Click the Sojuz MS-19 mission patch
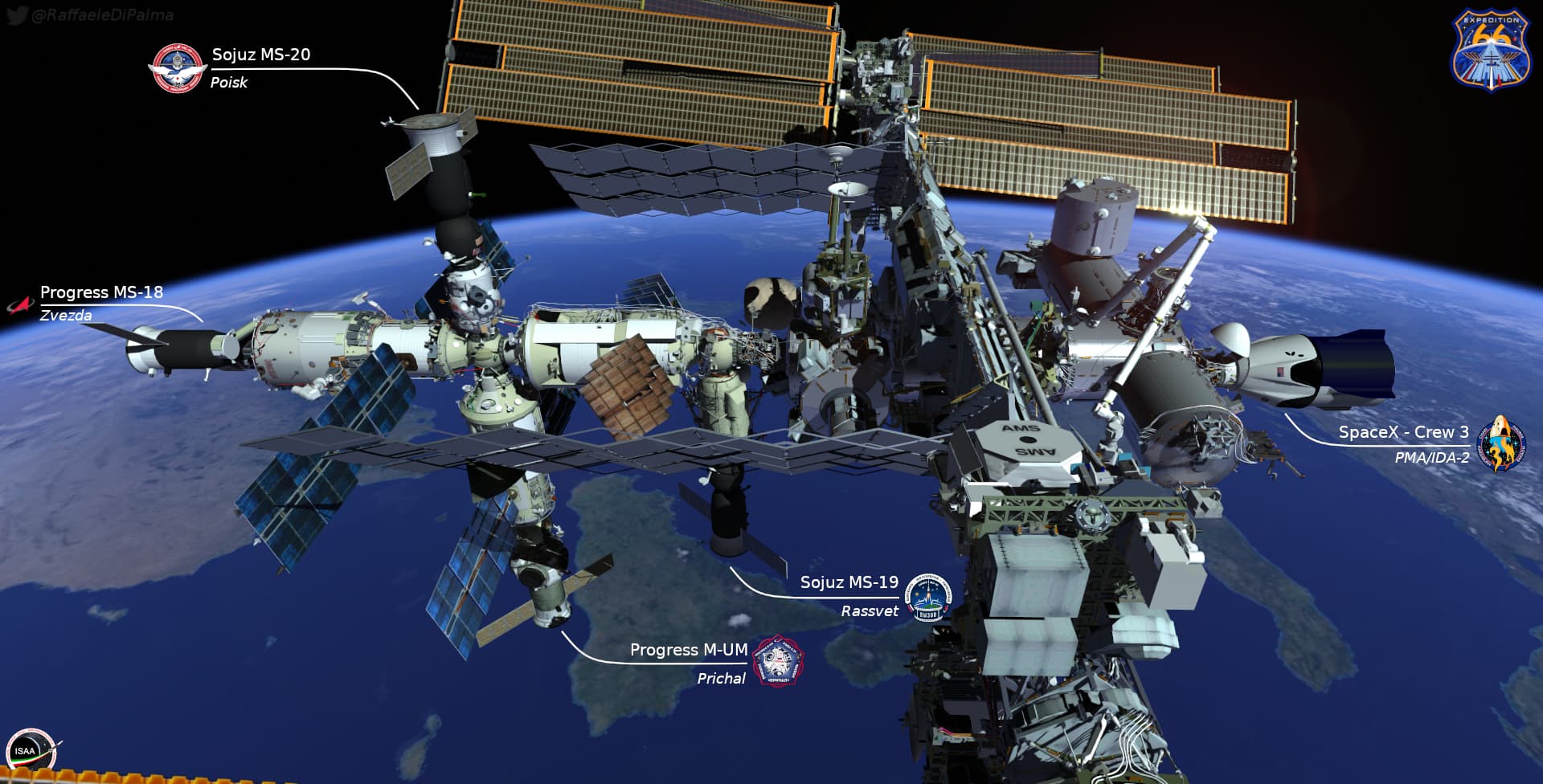This screenshot has width=1543, height=784. 928,597
